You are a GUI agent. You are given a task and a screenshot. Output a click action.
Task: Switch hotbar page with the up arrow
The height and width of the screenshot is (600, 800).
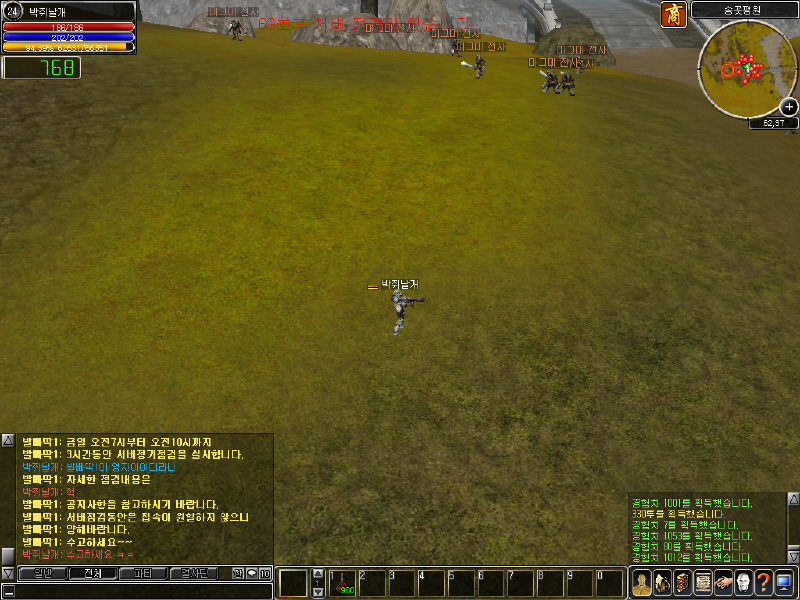[318, 572]
